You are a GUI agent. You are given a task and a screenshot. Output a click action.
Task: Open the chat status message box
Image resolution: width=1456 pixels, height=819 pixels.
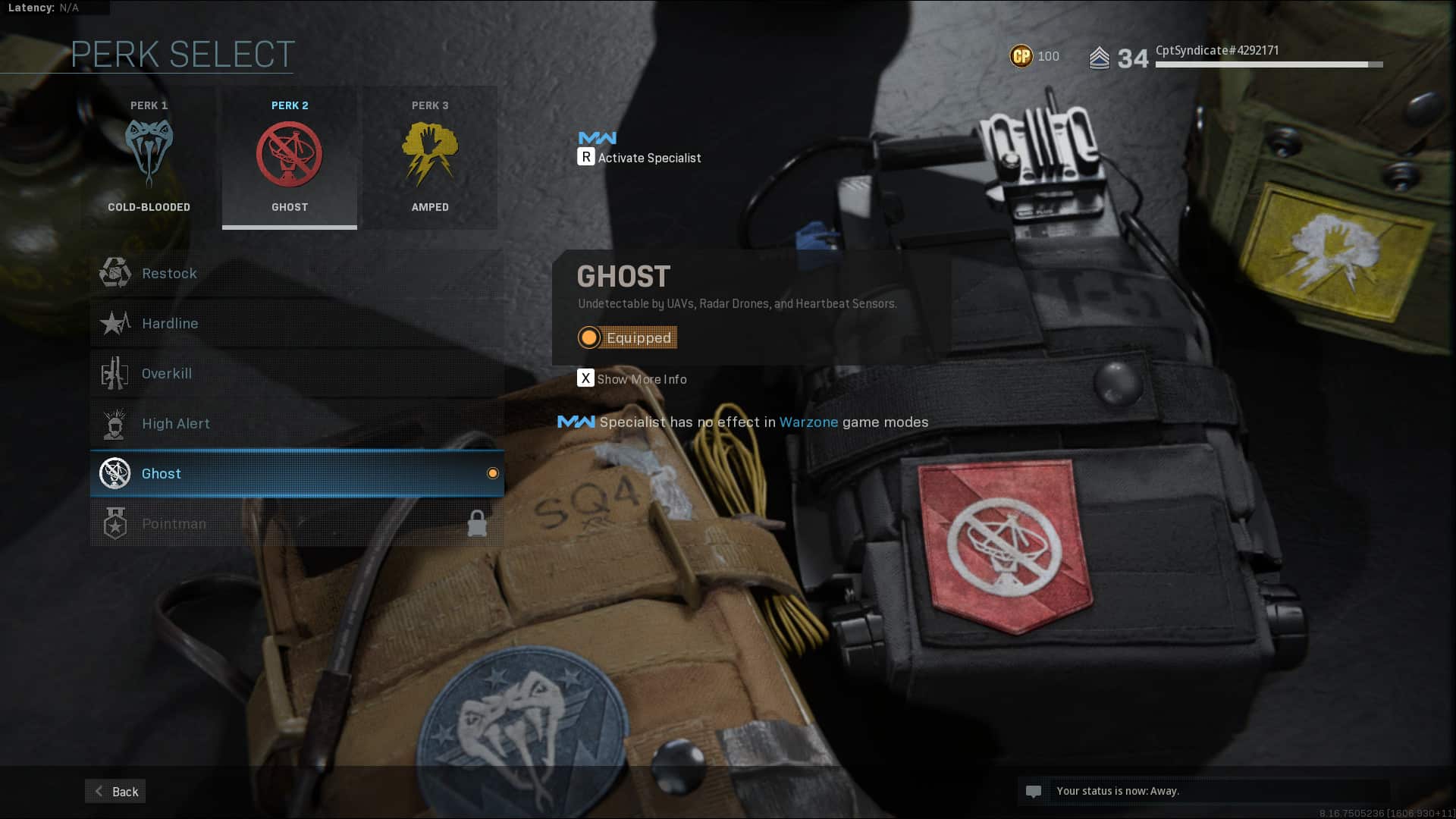1203,791
